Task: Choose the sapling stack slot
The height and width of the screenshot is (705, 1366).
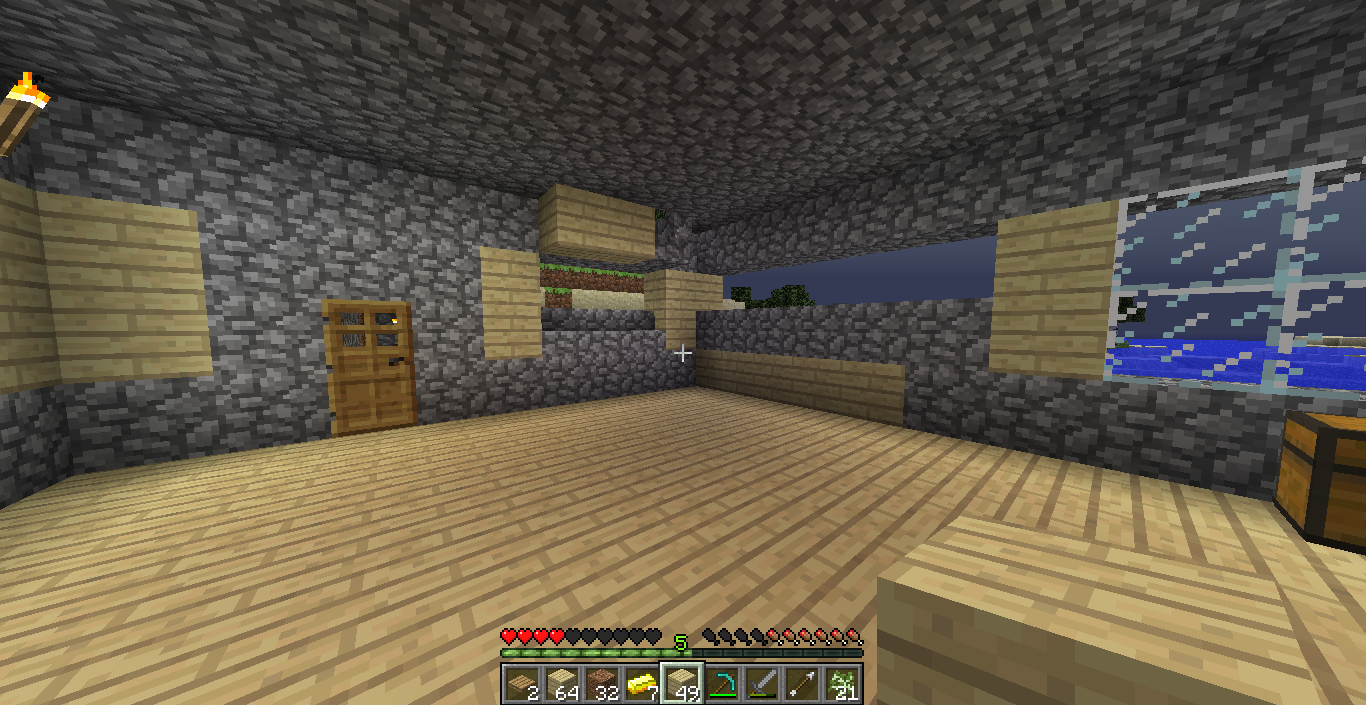Action: click(x=842, y=684)
